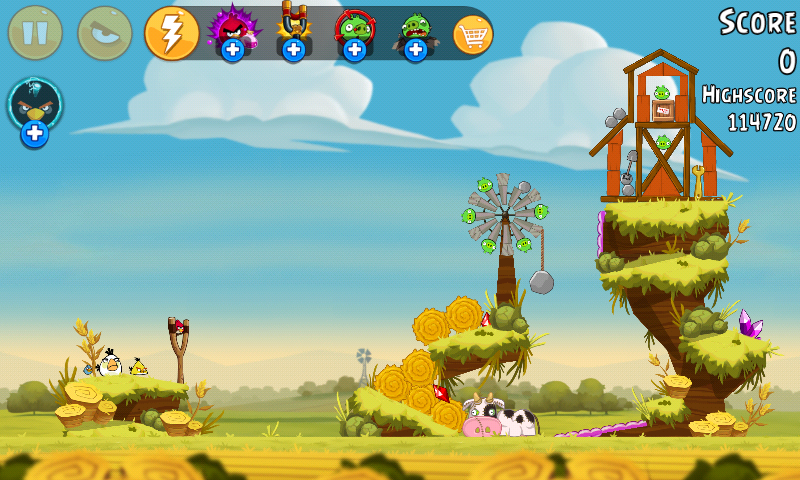Open the shop cart
Image resolution: width=800 pixels, height=480 pixels.
pyautogui.click(x=473, y=34)
